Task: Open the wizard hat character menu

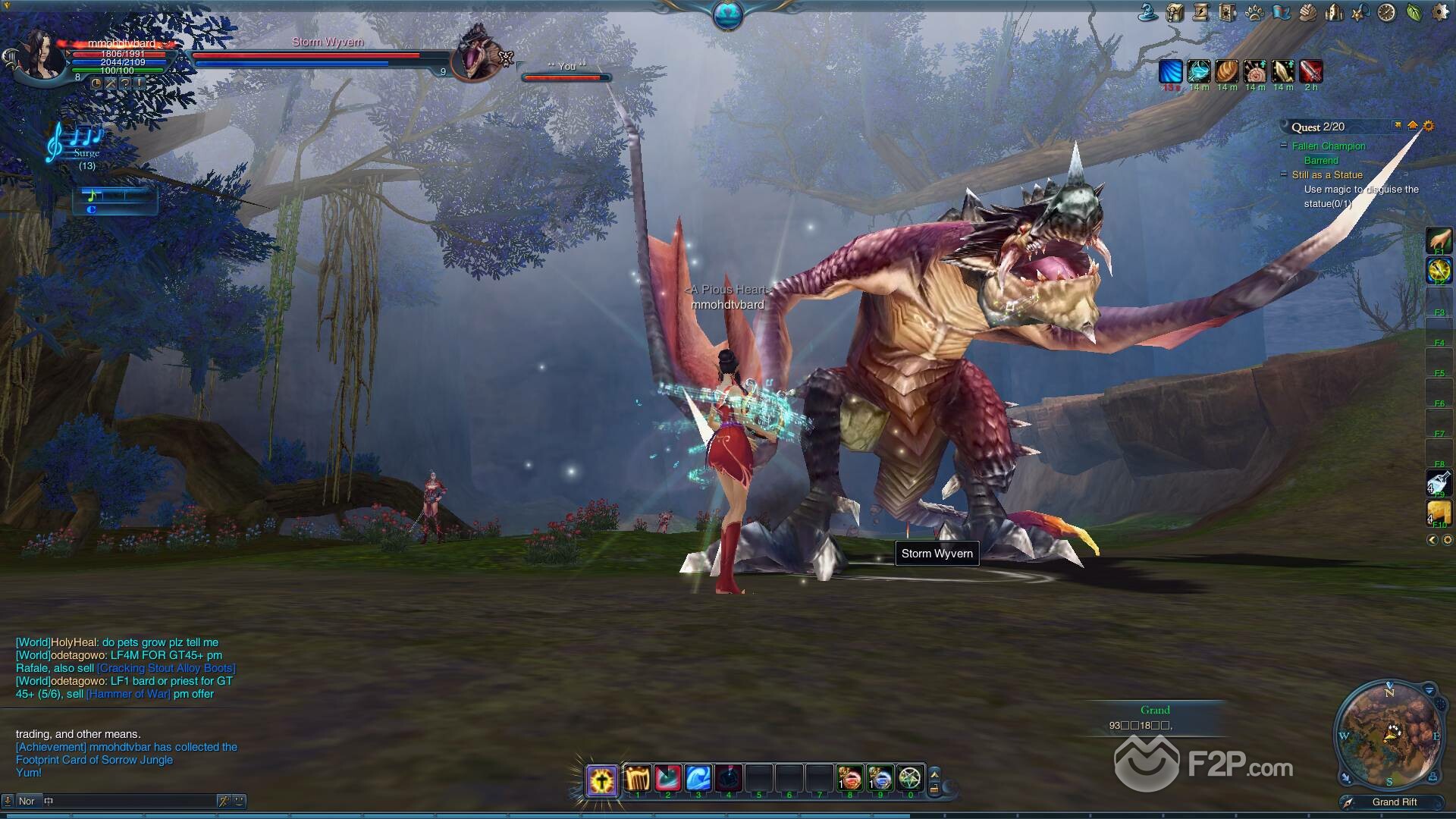Action: point(1148,12)
